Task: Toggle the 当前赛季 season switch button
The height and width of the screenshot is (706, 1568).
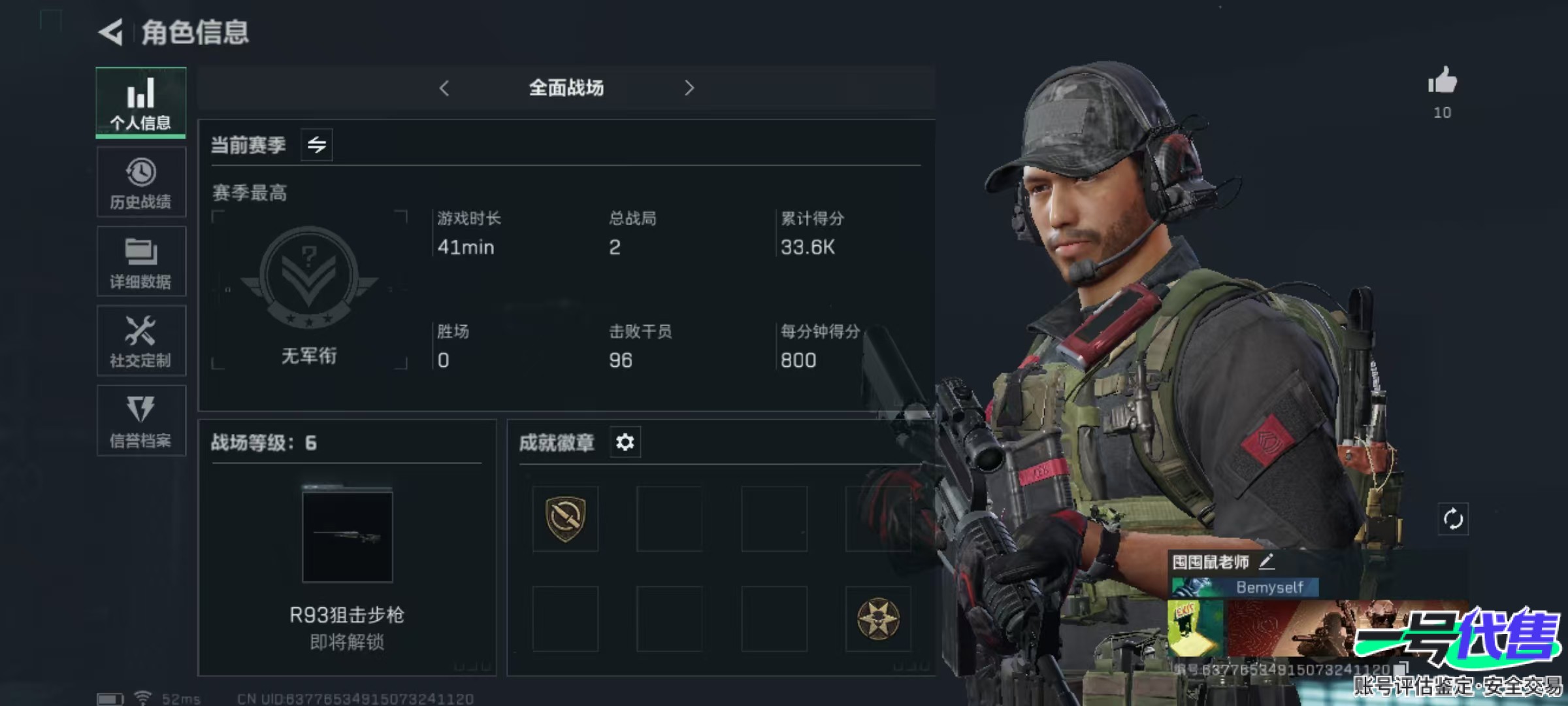Action: coord(317,144)
